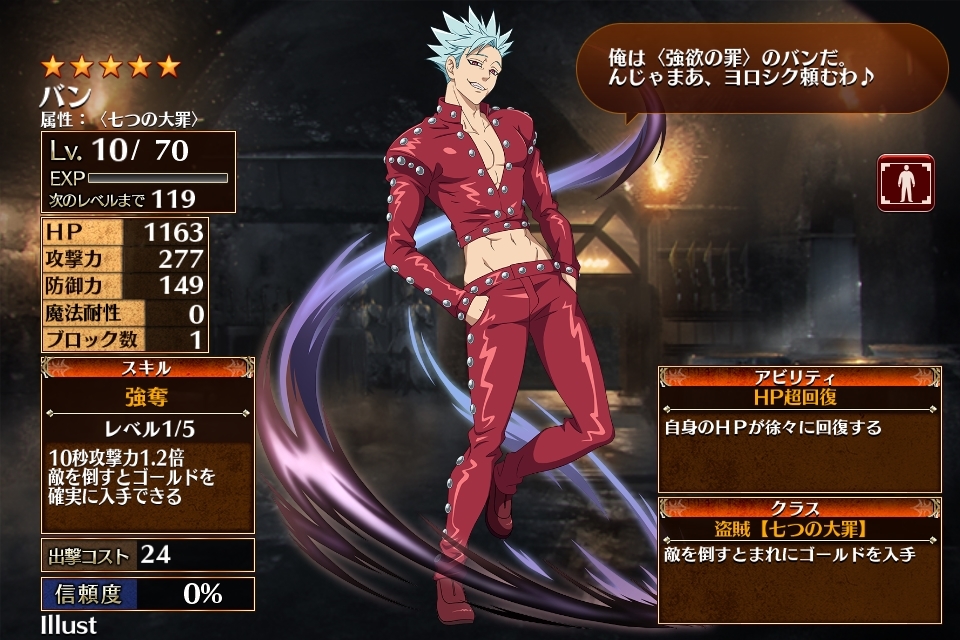
Task: Toggle the full-body character view icon
Action: (x=905, y=182)
